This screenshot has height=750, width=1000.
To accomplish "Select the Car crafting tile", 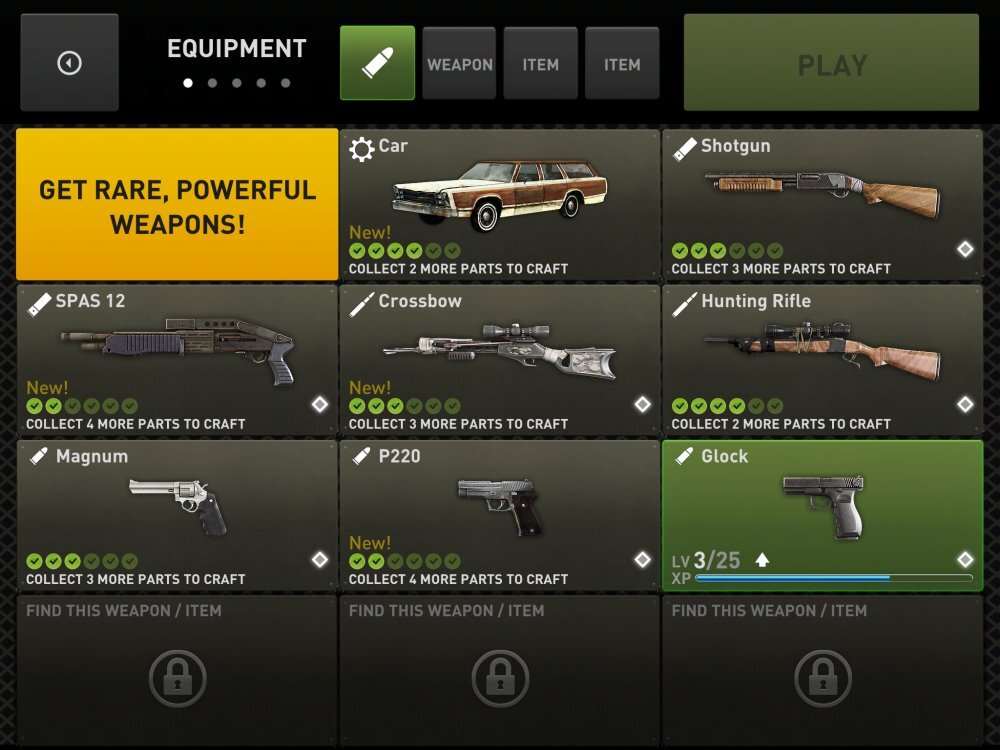I will [499, 204].
